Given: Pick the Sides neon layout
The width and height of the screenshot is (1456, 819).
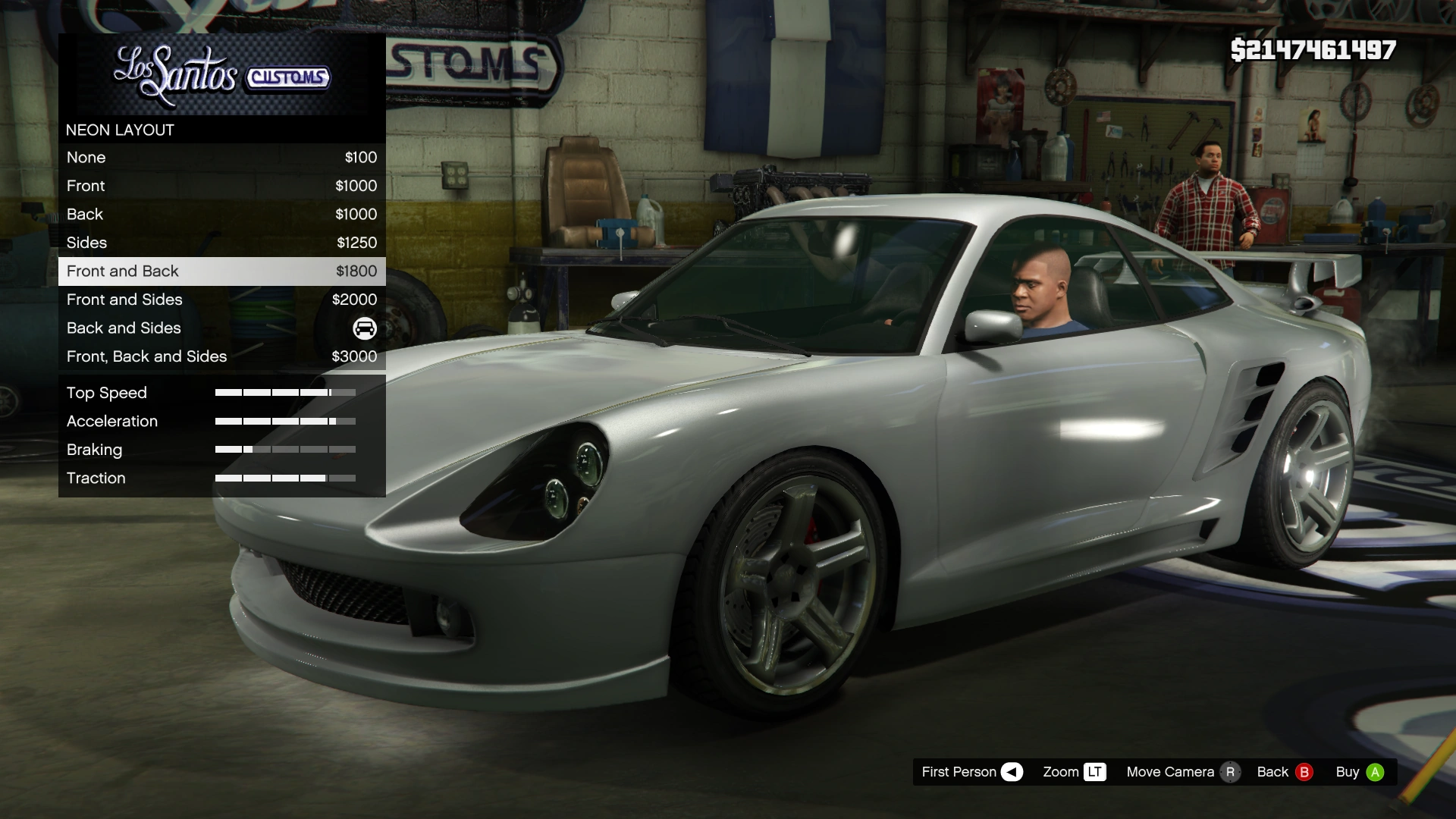Looking at the screenshot, I should (x=221, y=243).
